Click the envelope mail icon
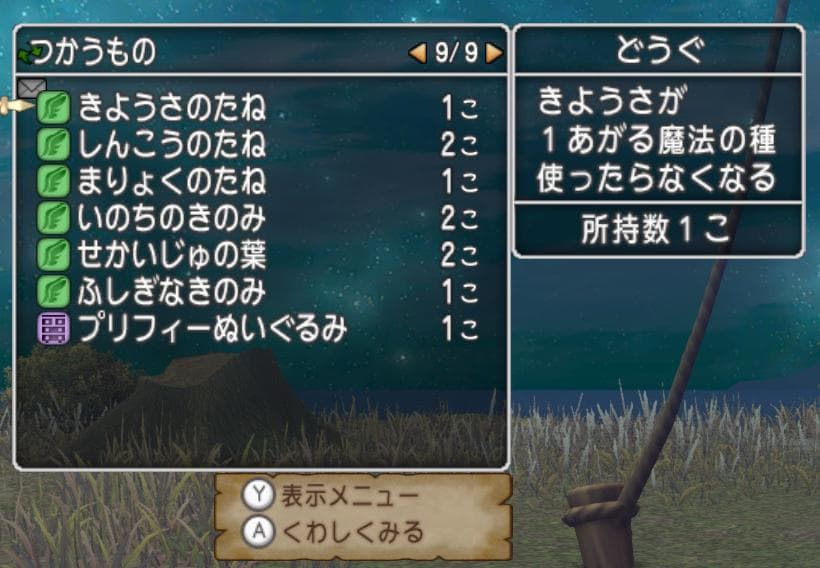The width and height of the screenshot is (820, 568). click(32, 88)
